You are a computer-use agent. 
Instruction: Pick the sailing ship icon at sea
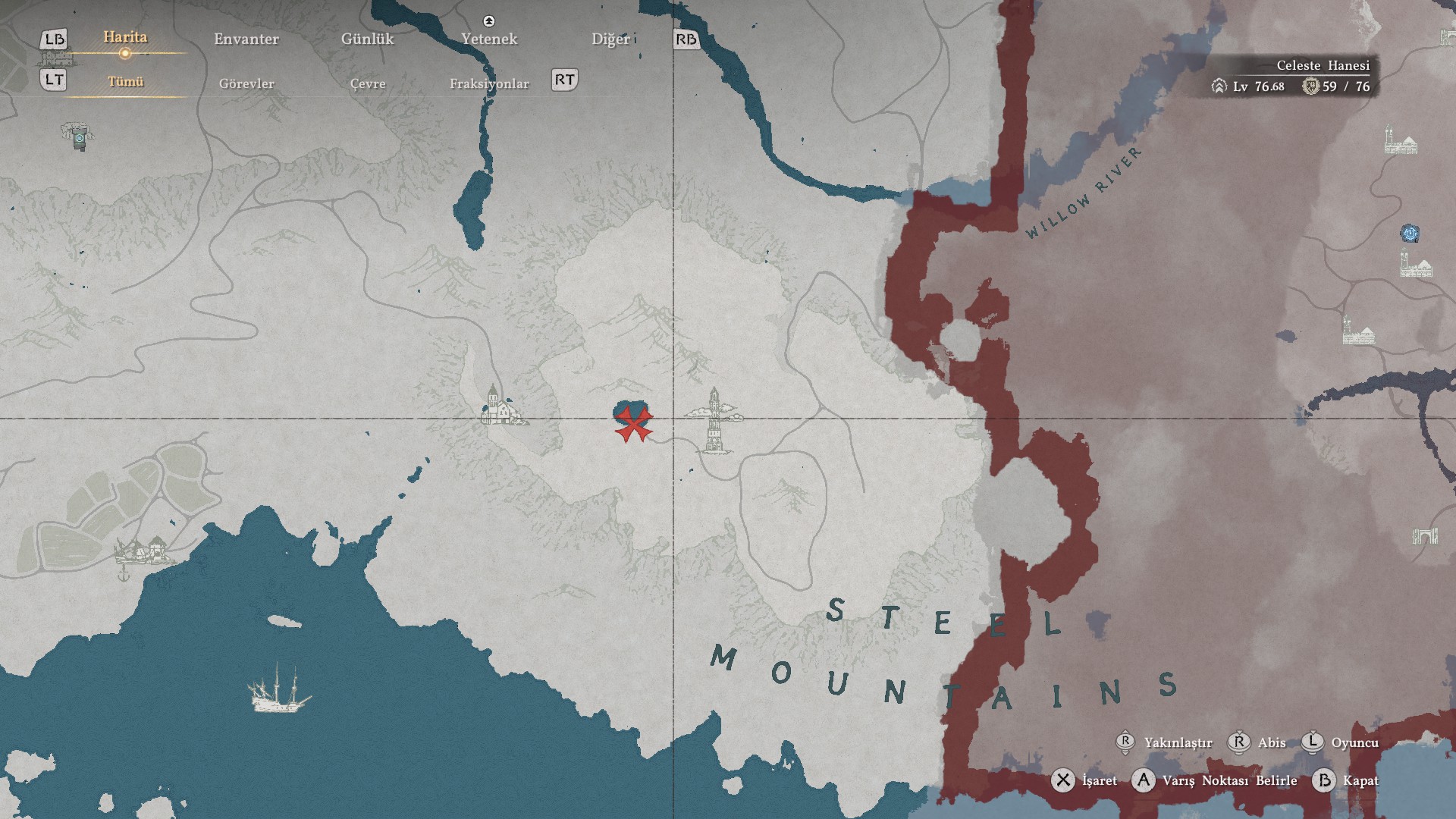tap(278, 689)
